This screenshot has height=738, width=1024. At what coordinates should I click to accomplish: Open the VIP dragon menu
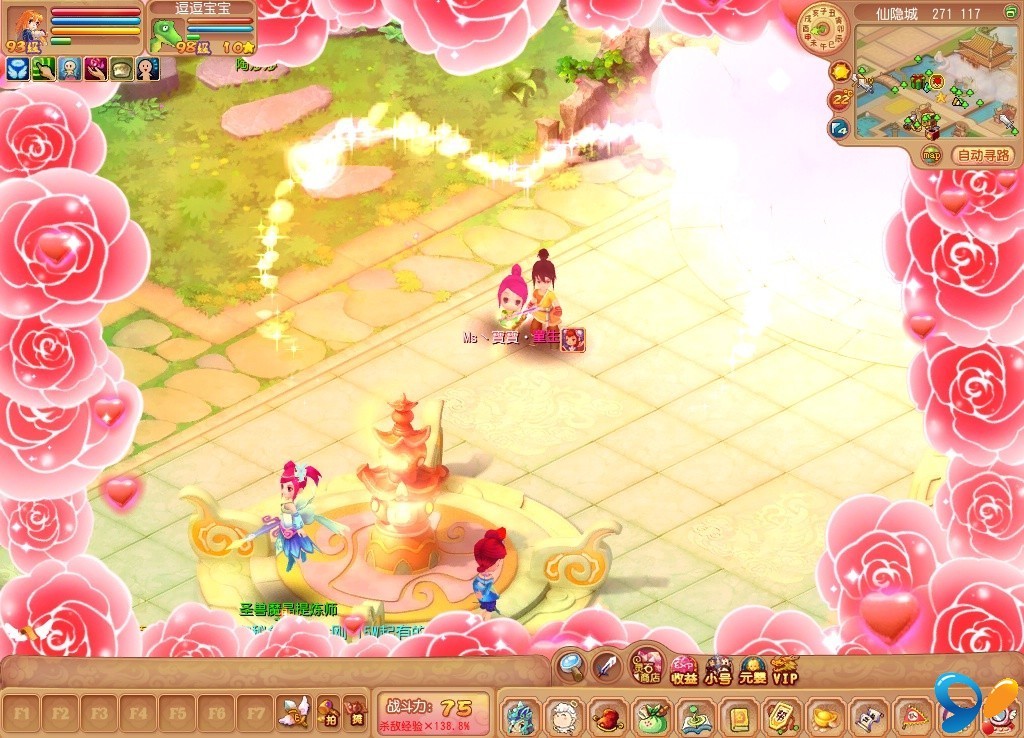pyautogui.click(x=785, y=669)
